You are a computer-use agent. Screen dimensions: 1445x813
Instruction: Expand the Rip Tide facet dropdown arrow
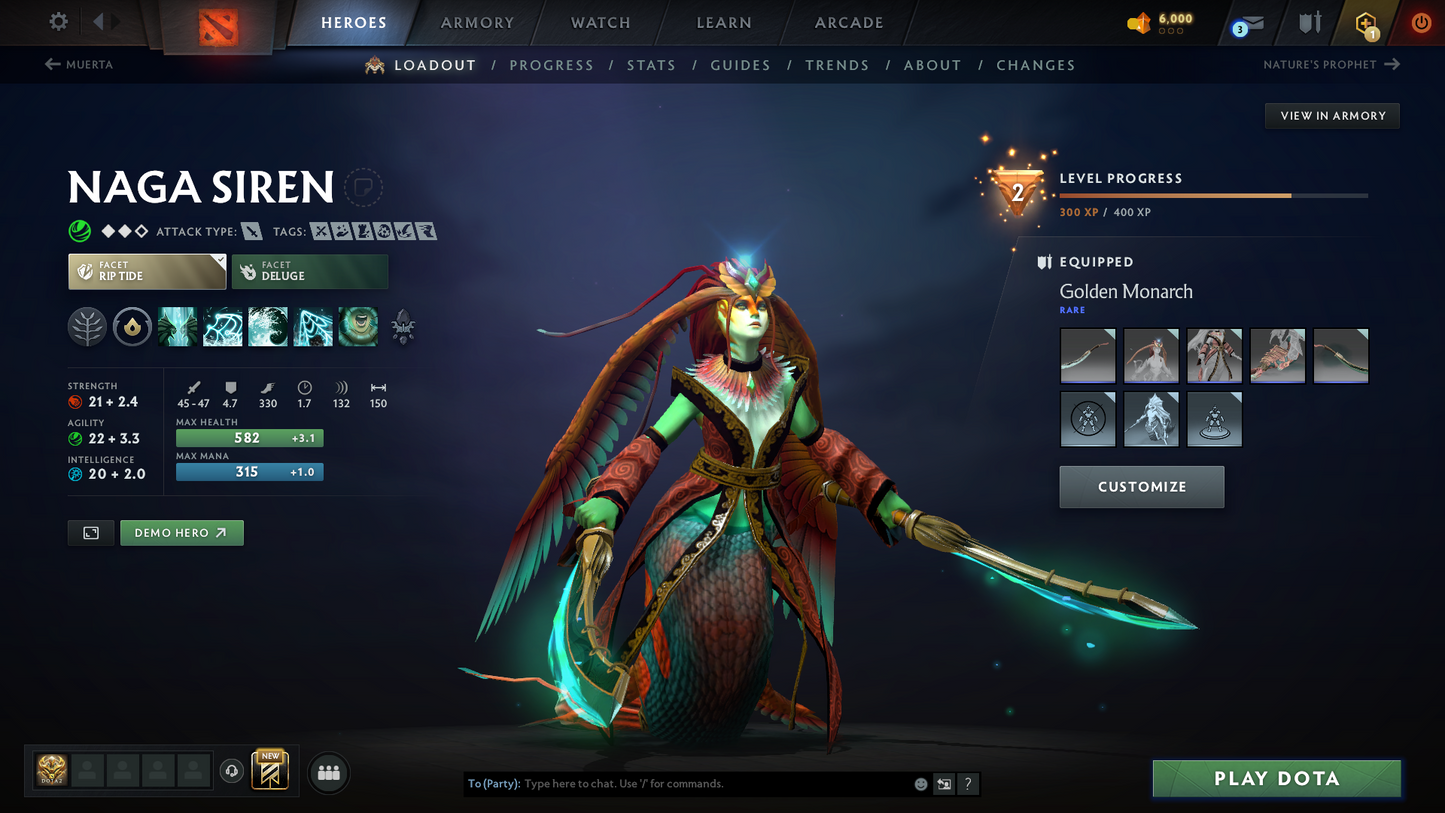click(x=222, y=261)
